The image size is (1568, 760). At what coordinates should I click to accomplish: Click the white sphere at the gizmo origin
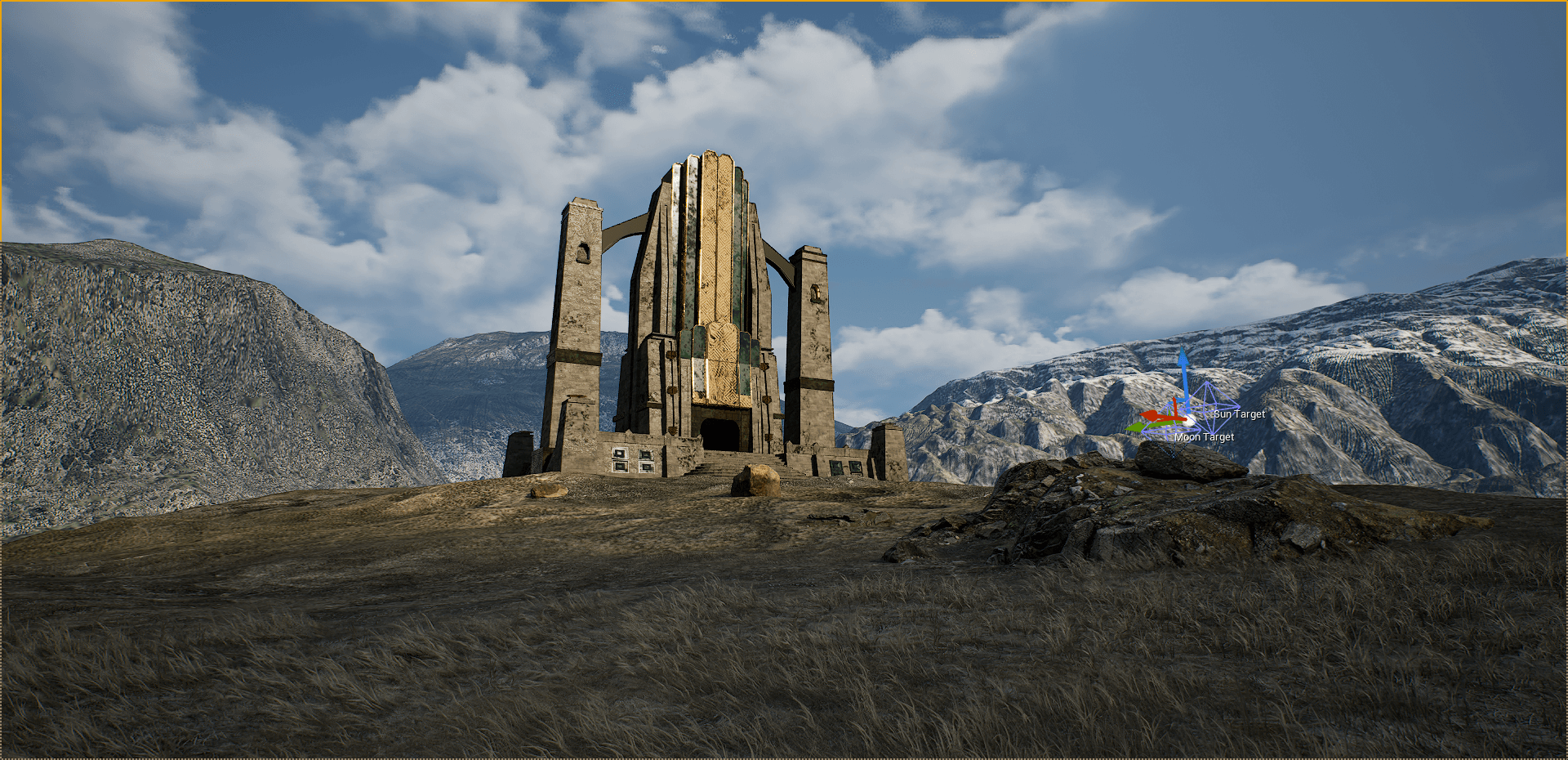coord(1188,420)
